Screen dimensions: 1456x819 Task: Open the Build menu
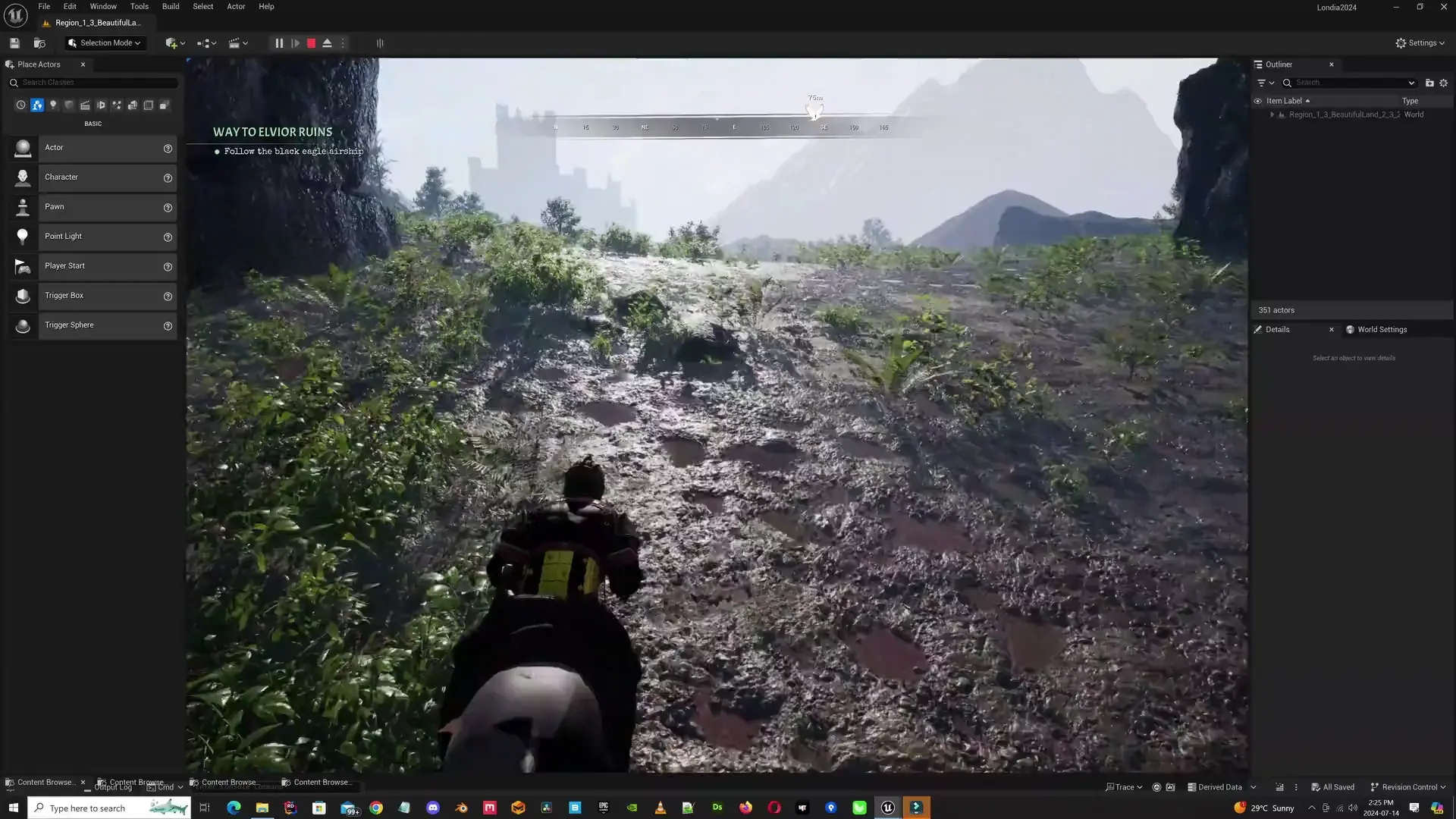170,6
